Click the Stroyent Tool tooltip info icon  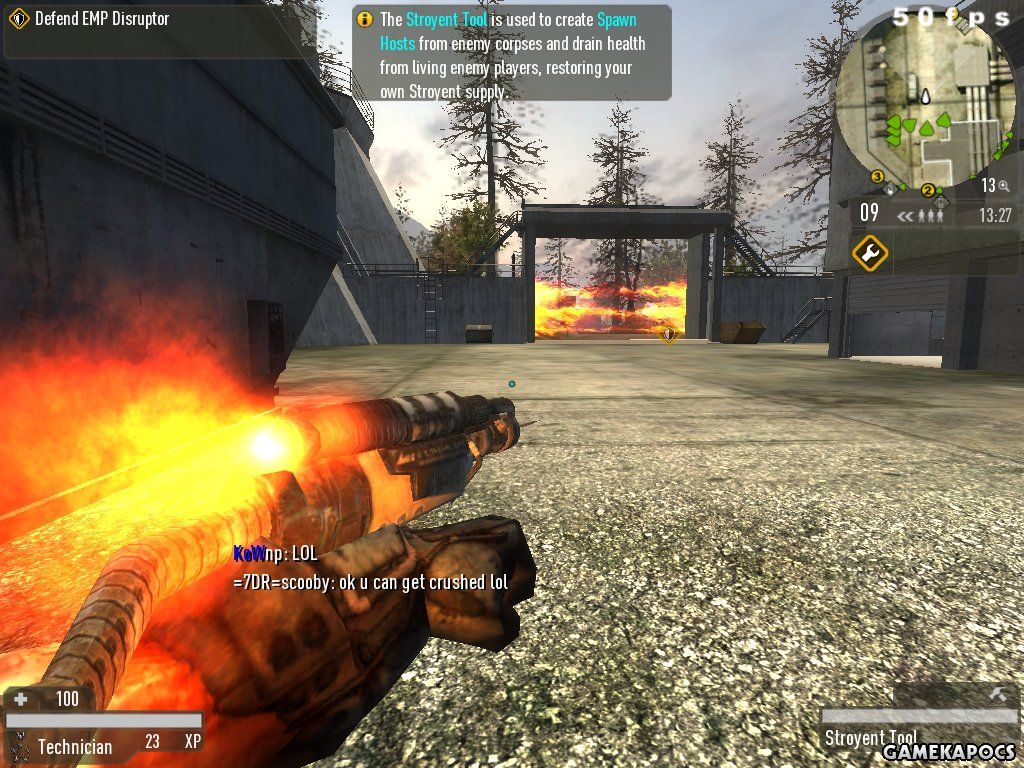click(364, 20)
